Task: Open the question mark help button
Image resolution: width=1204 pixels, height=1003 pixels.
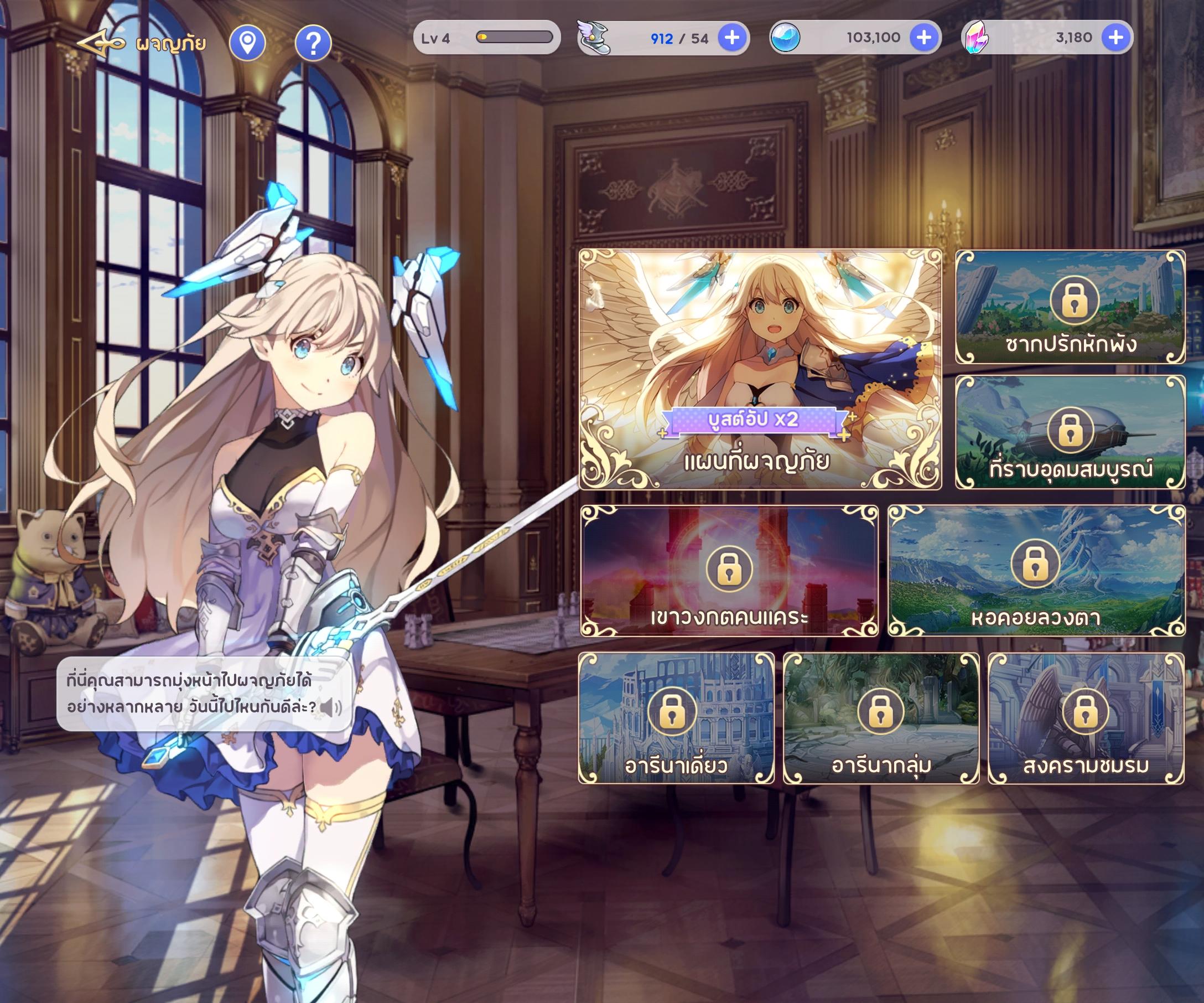Action: (313, 43)
